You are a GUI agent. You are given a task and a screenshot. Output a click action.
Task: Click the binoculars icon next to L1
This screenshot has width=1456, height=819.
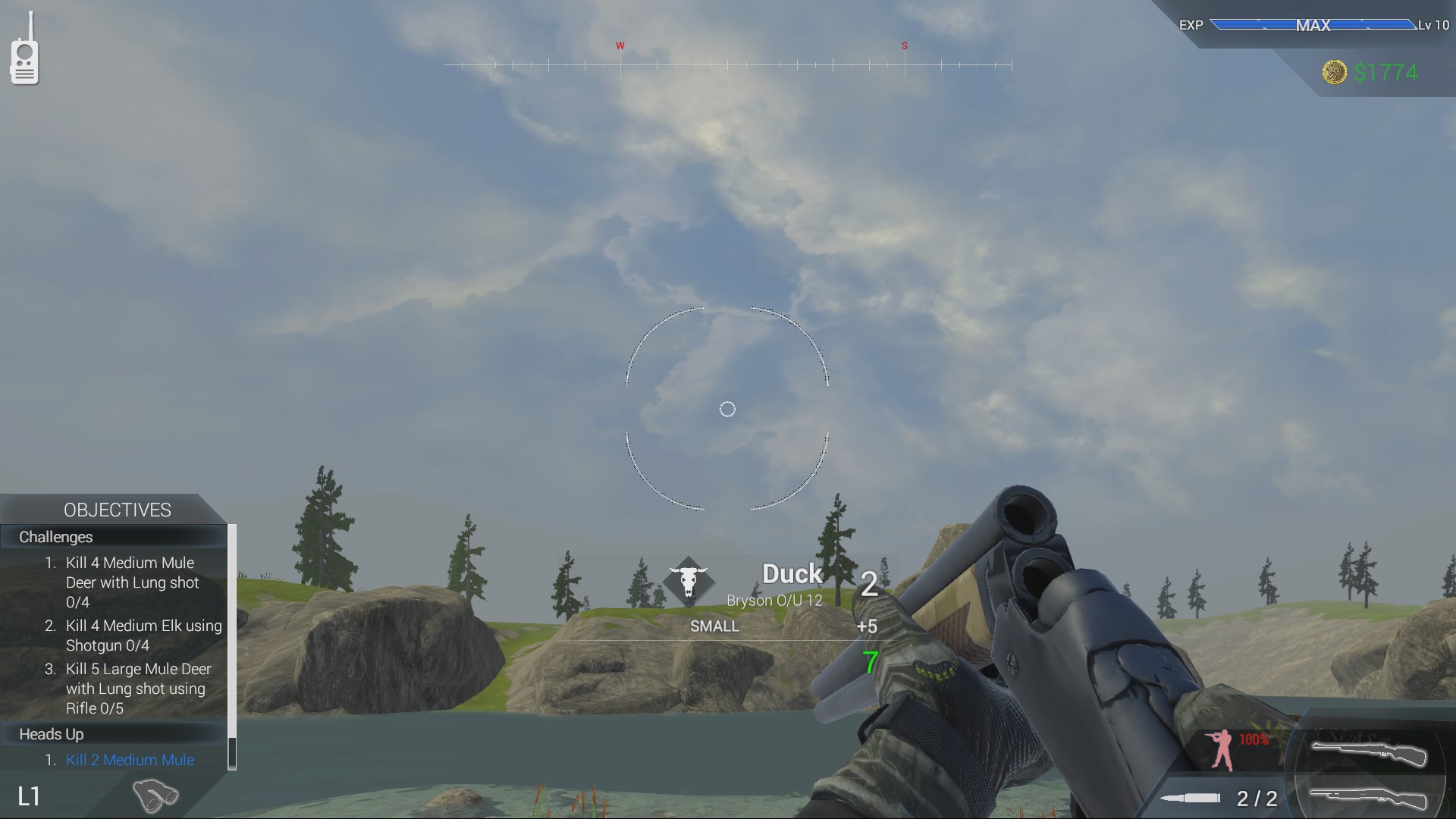pos(155,795)
